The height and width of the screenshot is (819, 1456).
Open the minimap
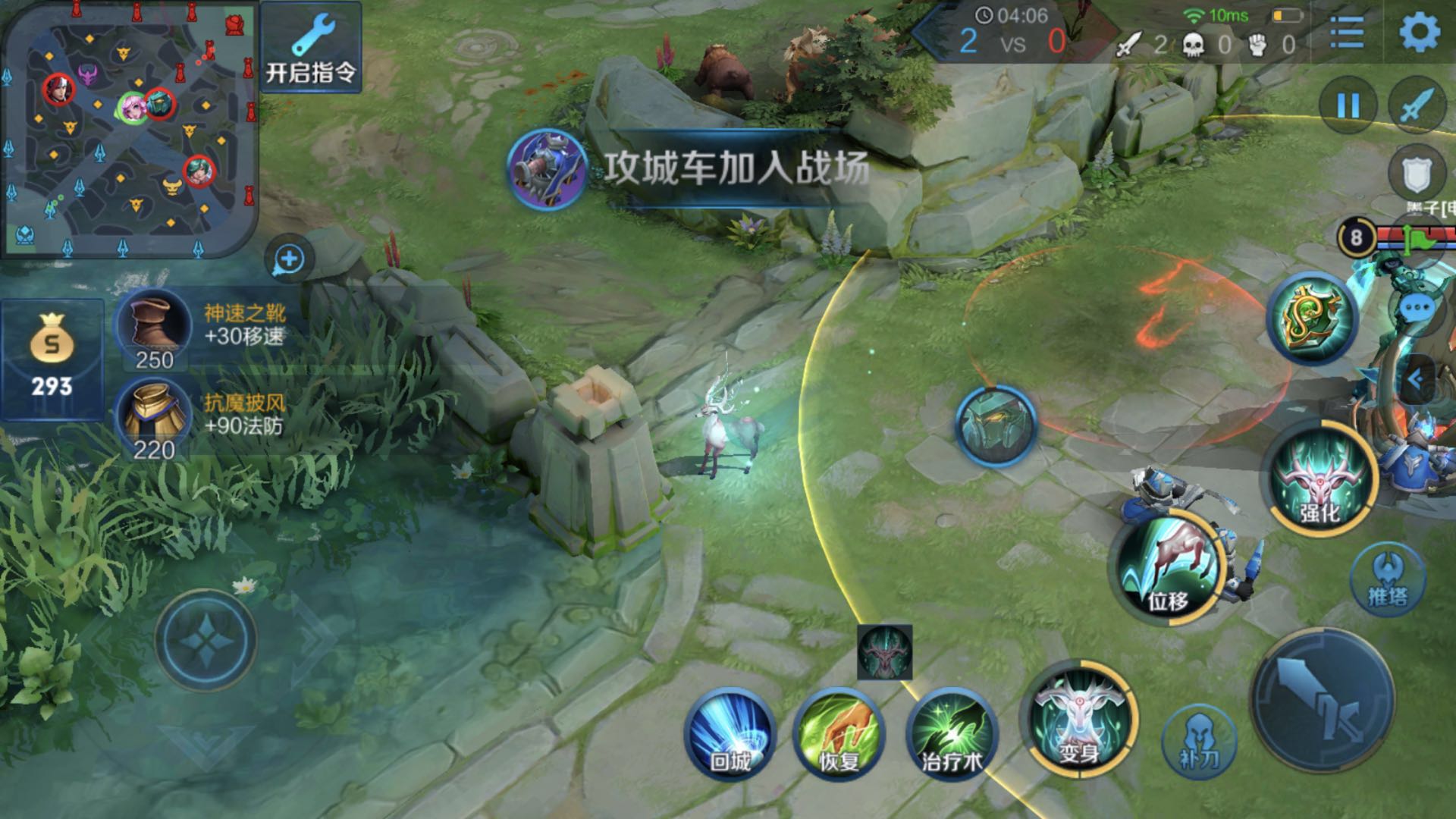click(x=129, y=129)
